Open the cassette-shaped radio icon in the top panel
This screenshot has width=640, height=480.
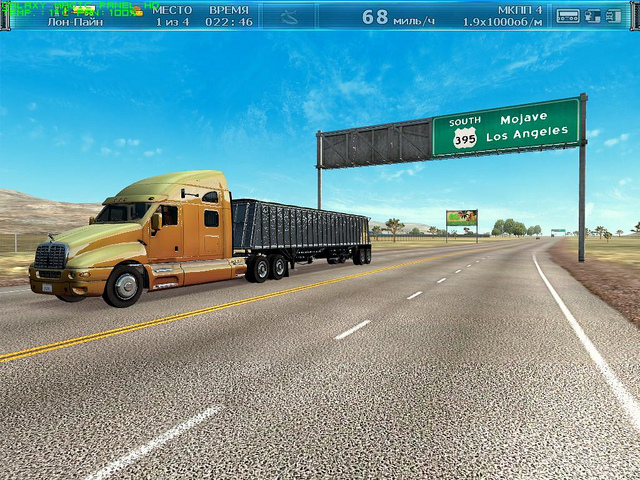tap(567, 15)
